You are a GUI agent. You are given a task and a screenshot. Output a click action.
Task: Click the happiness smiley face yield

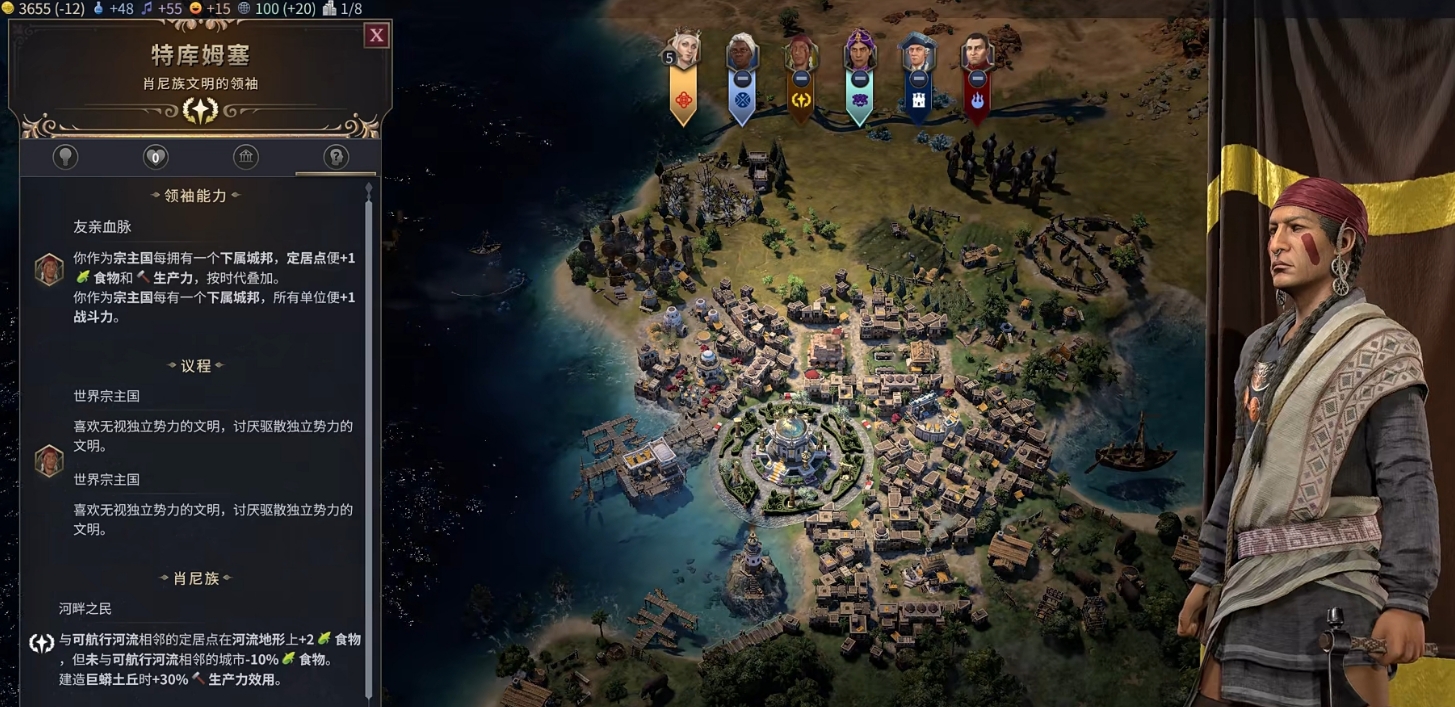click(x=195, y=9)
